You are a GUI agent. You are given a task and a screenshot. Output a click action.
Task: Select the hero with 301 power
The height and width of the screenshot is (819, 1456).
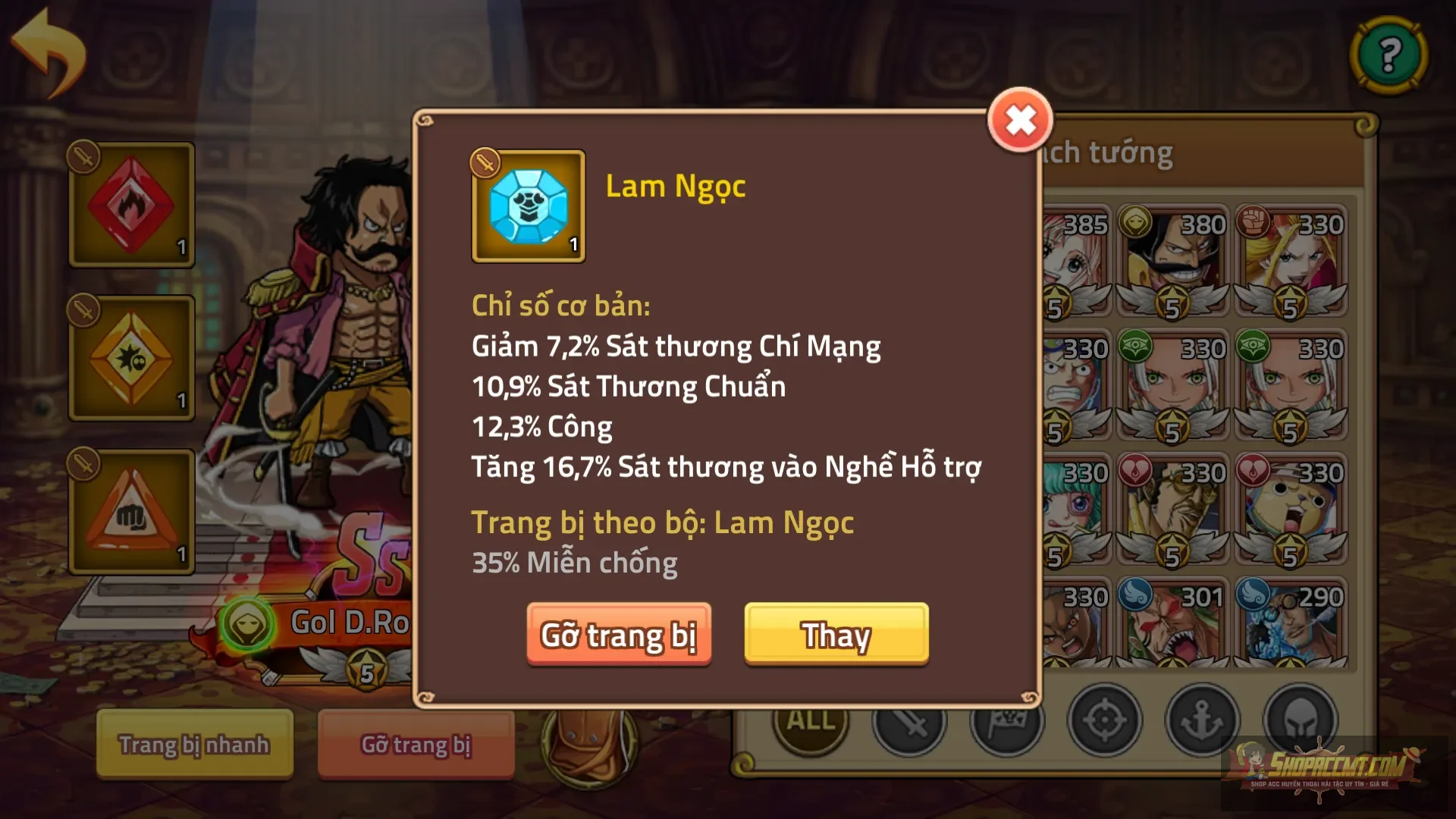click(x=1173, y=629)
